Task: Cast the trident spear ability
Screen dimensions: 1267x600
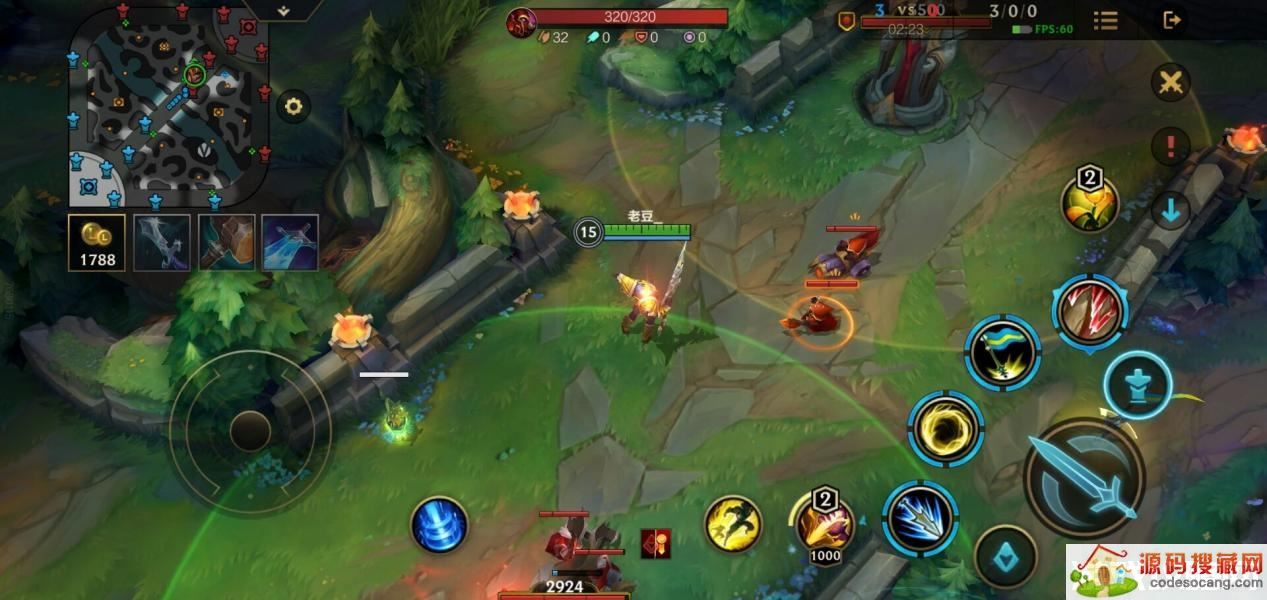Action: (920, 517)
